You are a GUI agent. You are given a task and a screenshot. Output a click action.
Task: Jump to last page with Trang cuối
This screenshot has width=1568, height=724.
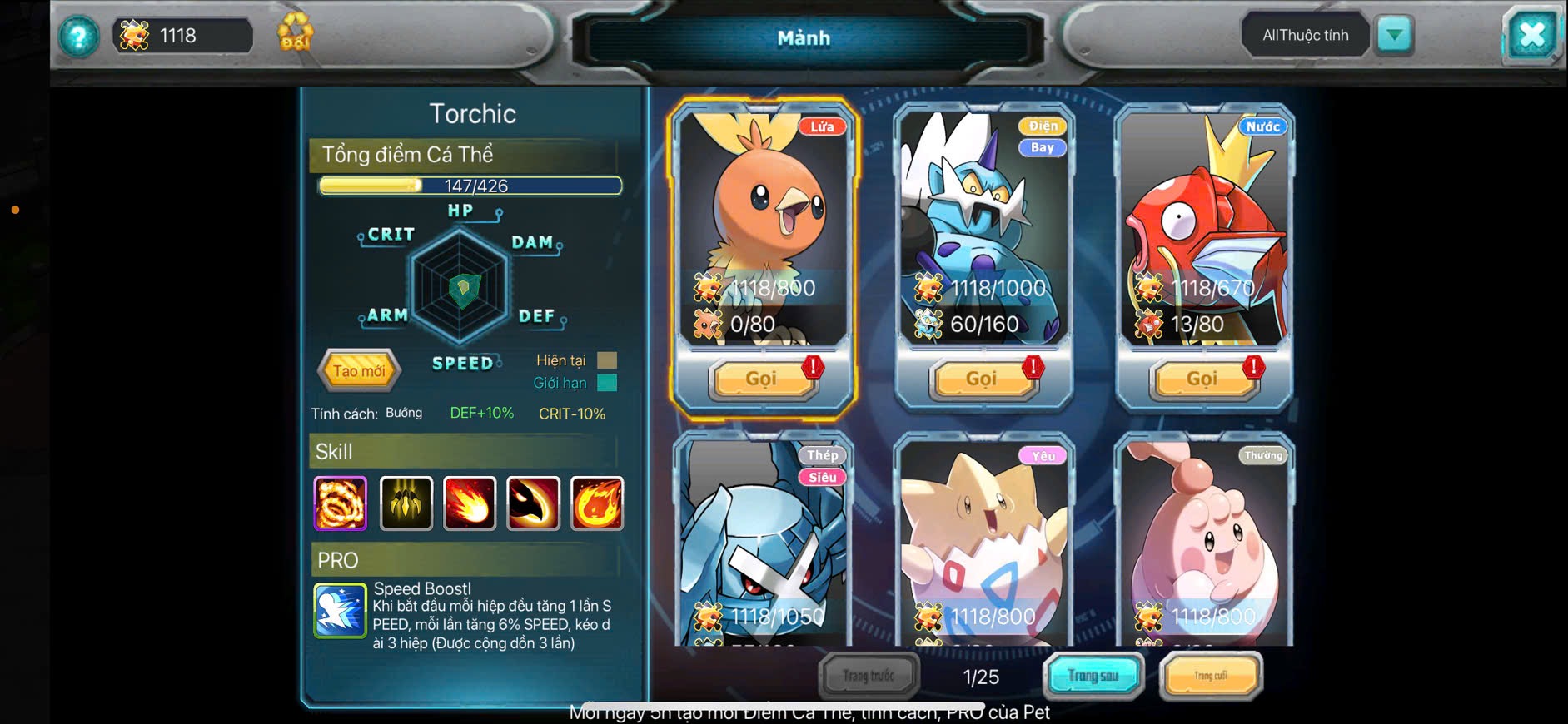click(1211, 676)
